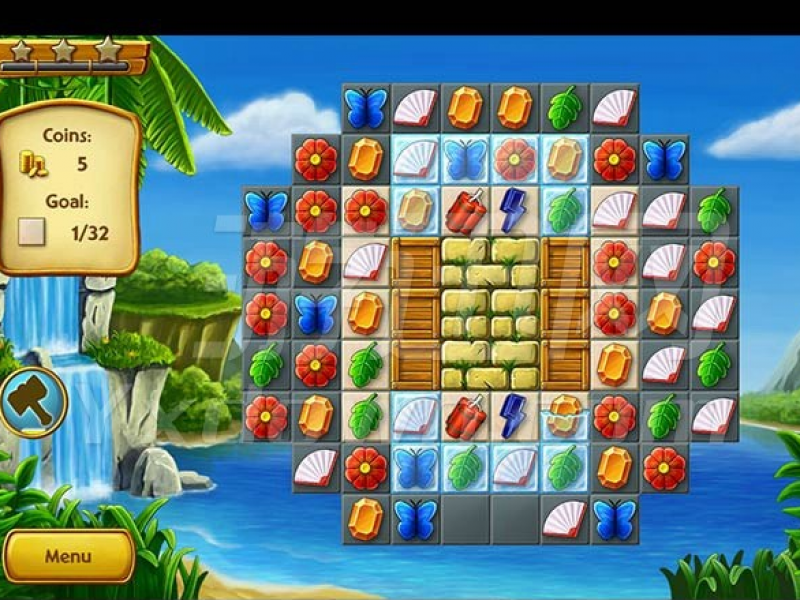The height and width of the screenshot is (600, 800).
Task: Select the green leaf in the top row
Action: click(x=565, y=107)
